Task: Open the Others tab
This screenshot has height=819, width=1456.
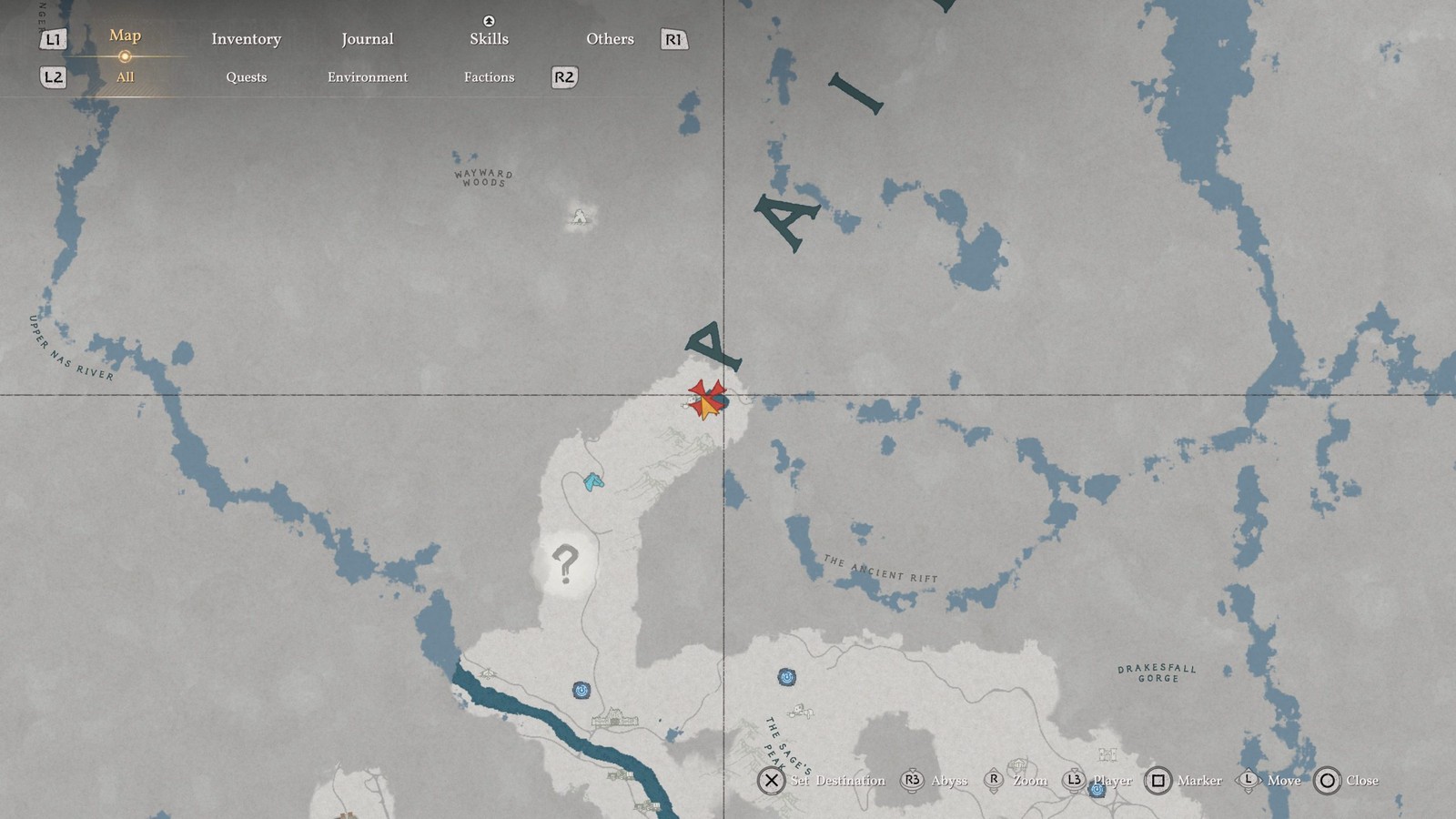Action: 610,39
